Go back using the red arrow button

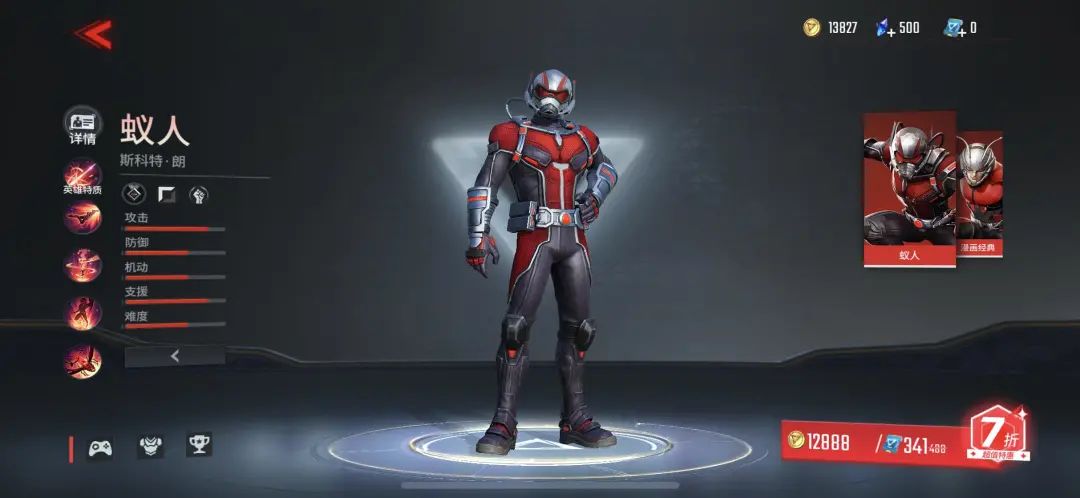click(x=93, y=35)
